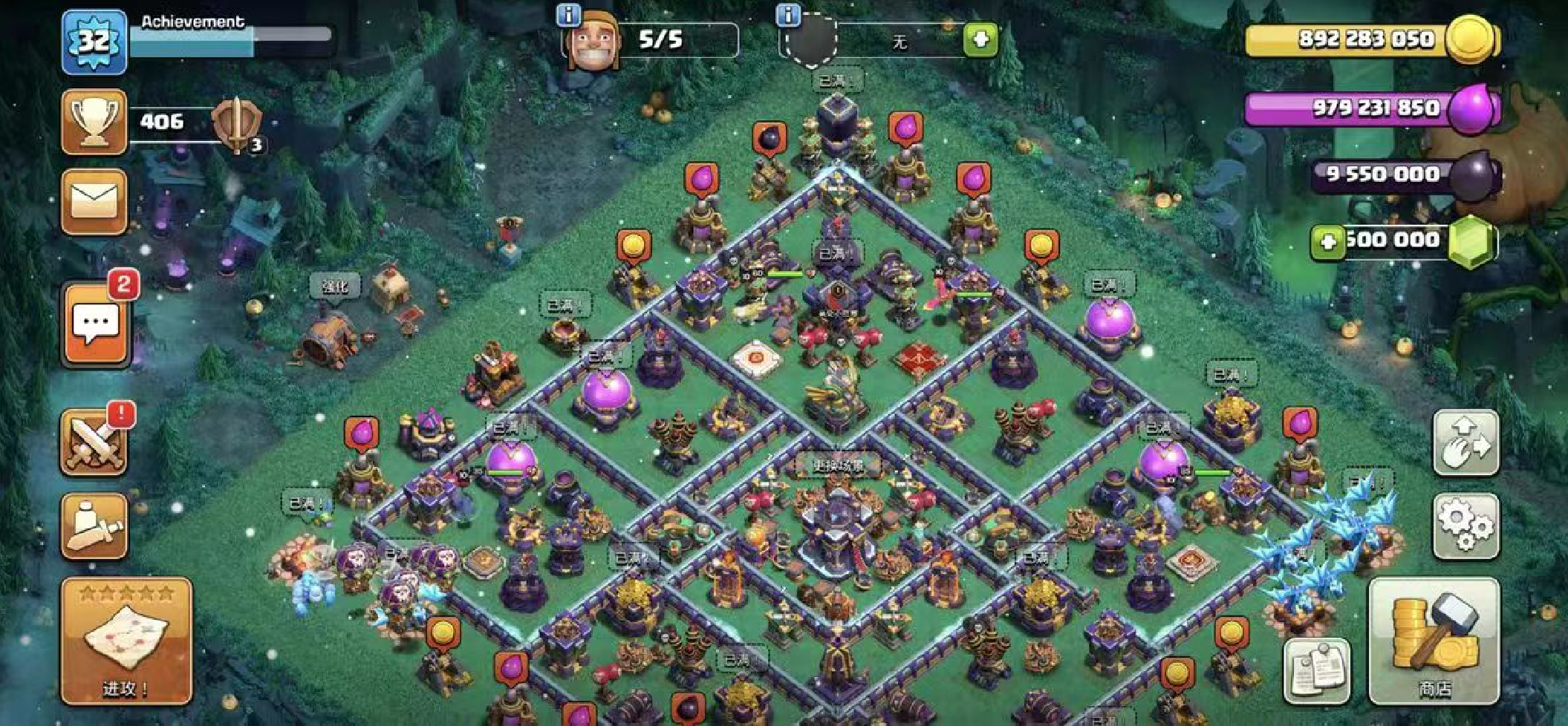Open the mailbox envelope button
The height and width of the screenshot is (726, 1568).
94,201
